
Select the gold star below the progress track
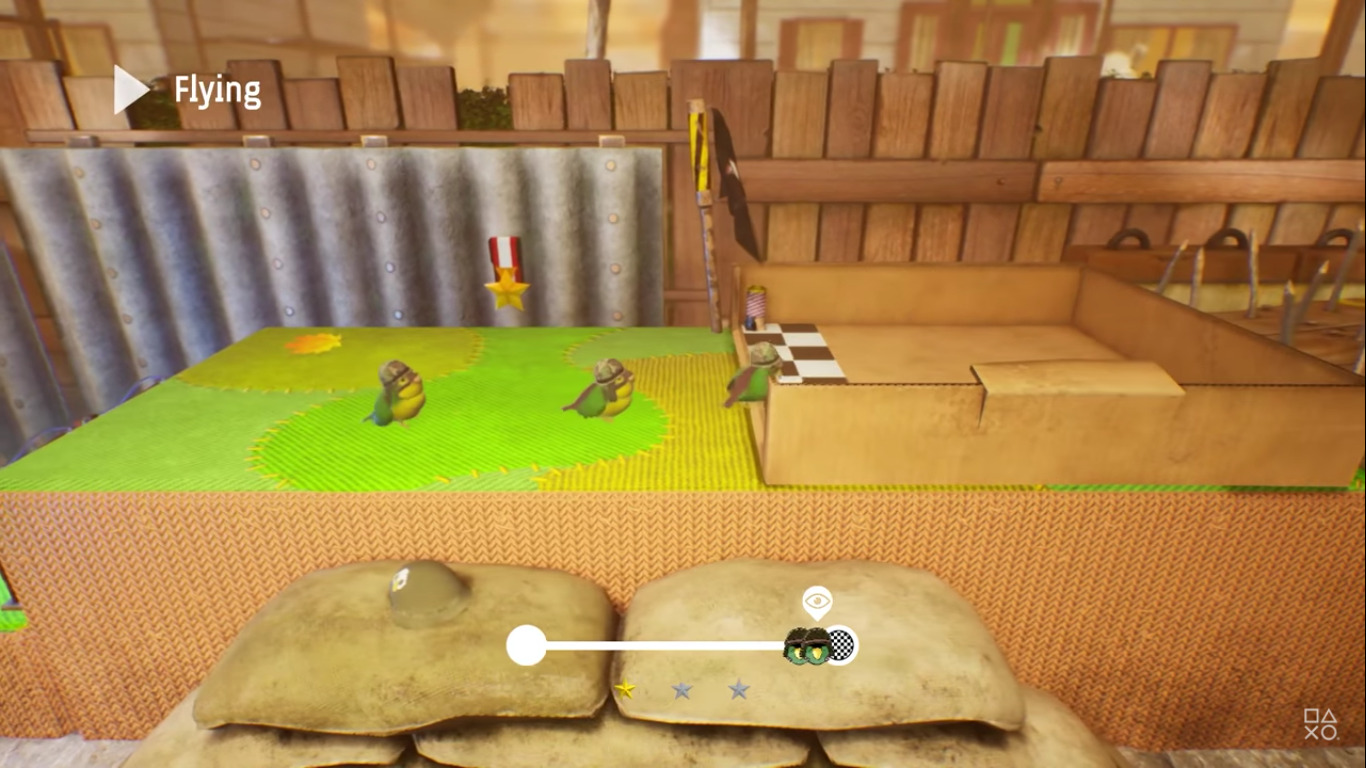click(625, 688)
